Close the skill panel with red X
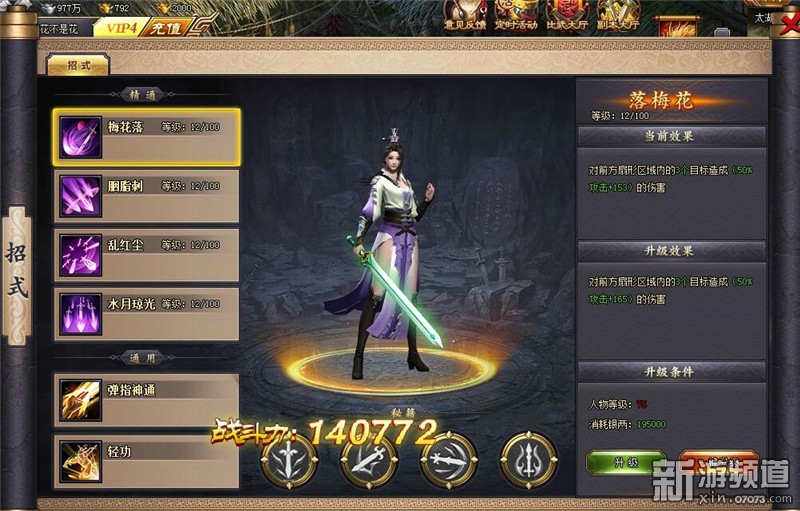 click(x=789, y=24)
